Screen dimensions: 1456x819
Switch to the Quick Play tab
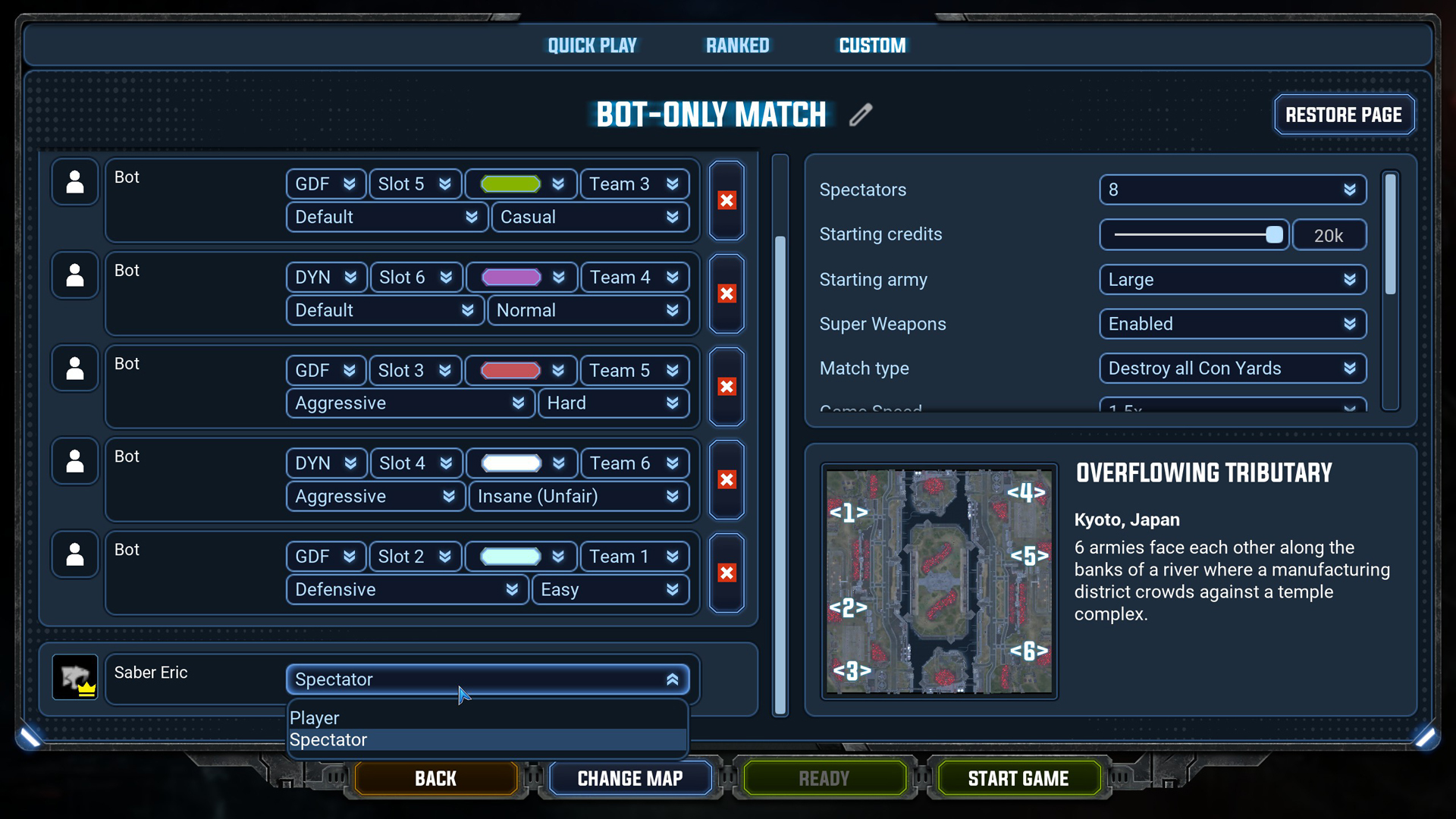(x=592, y=45)
